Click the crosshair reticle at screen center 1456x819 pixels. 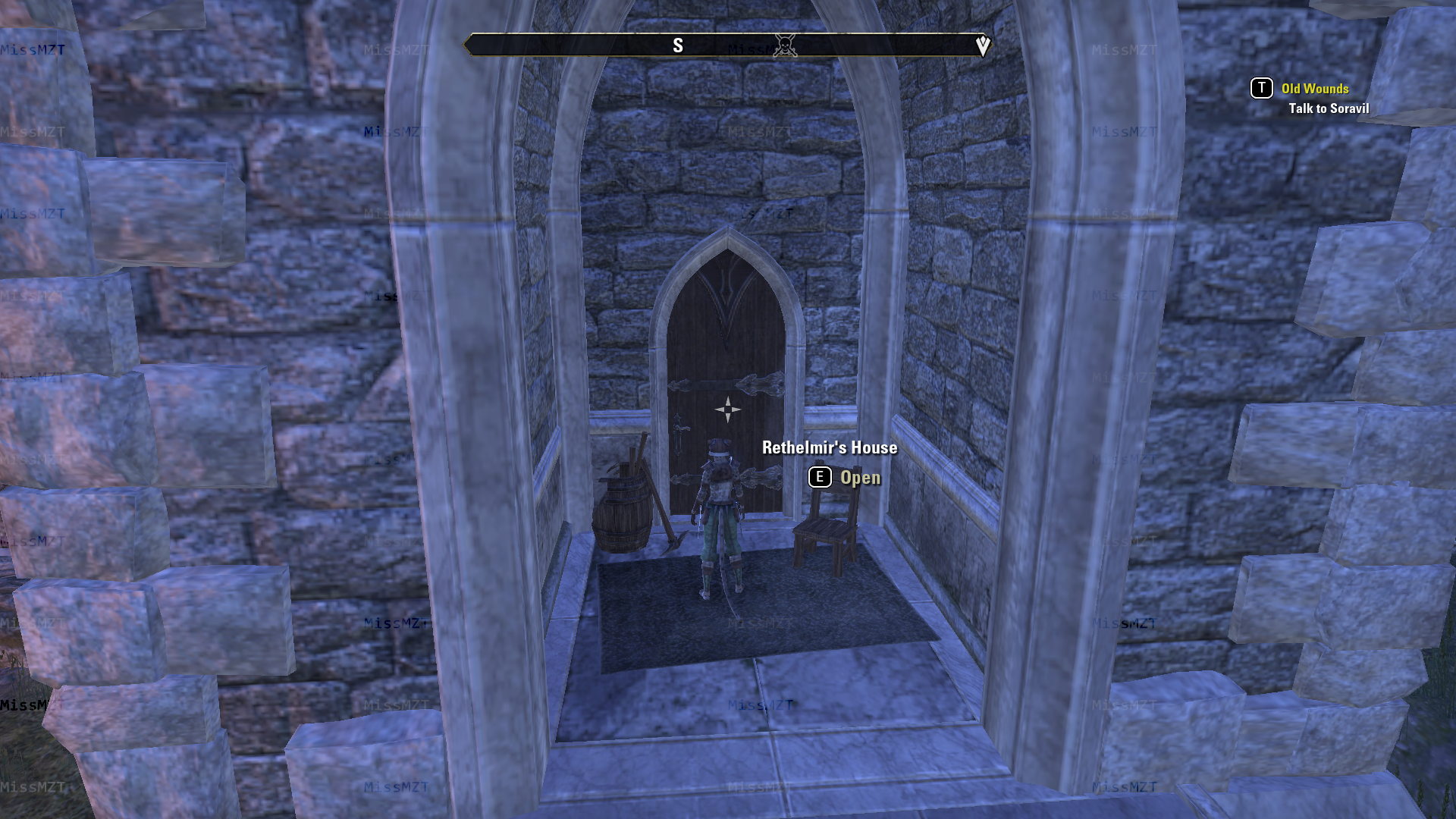coord(727,409)
